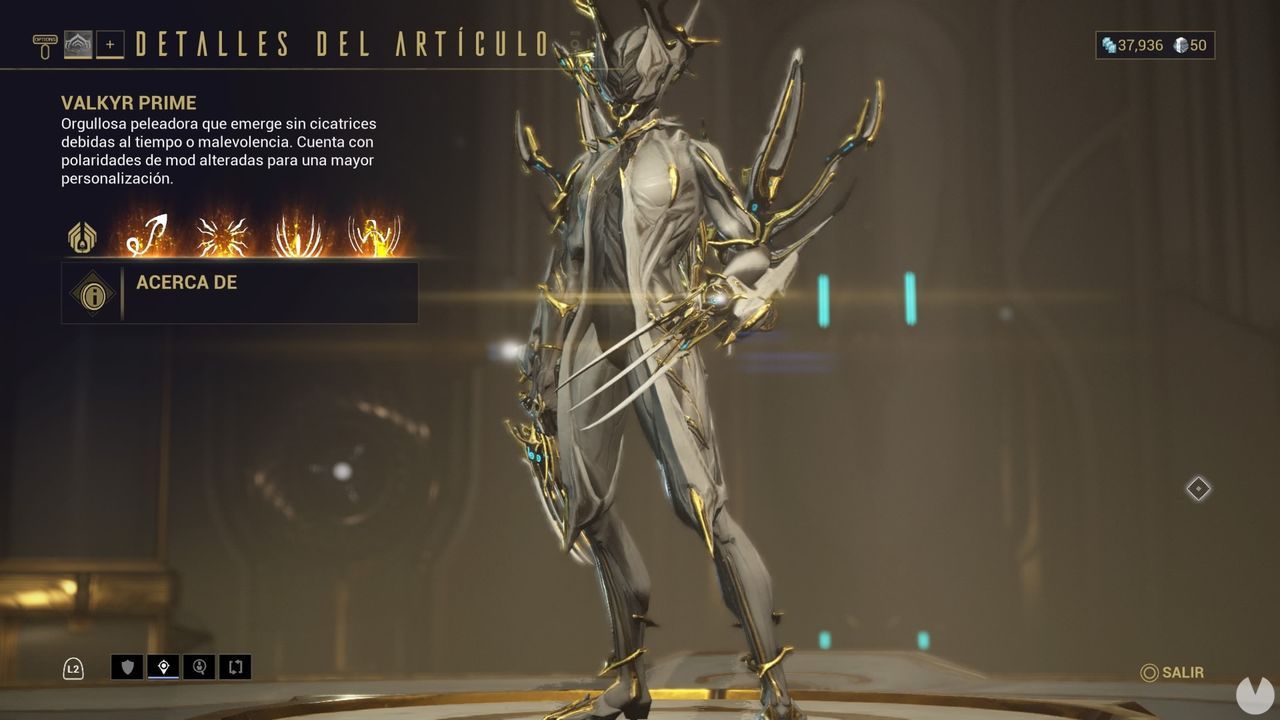Toggle the shield display icon

(128, 668)
